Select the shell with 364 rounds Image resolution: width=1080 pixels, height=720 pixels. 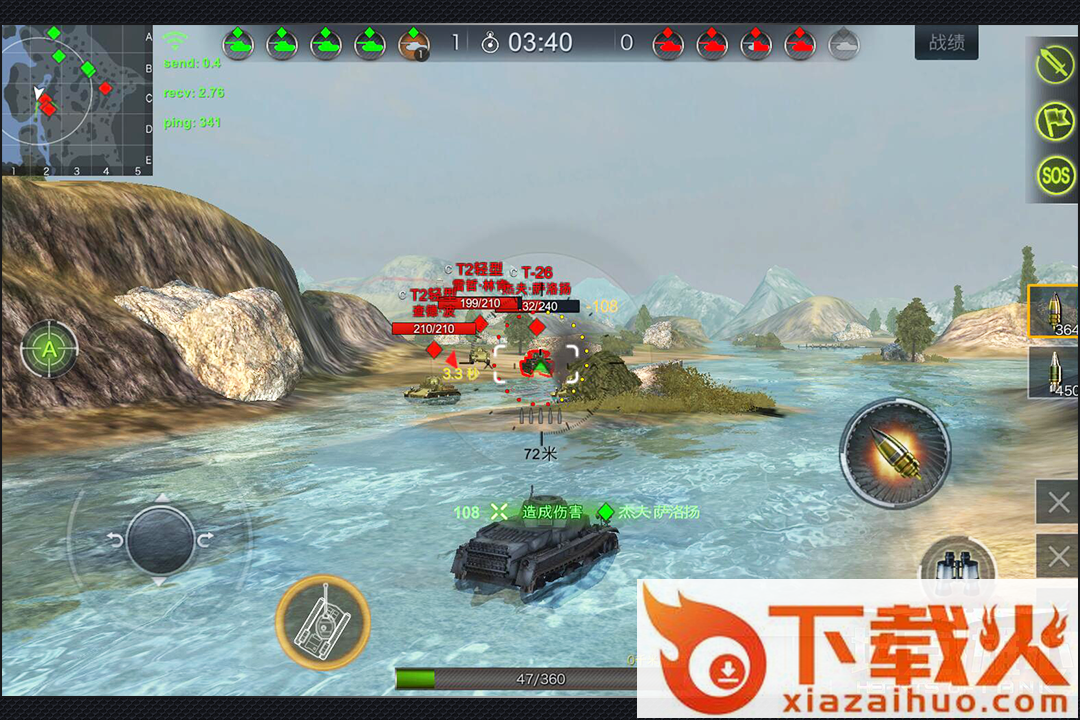pyautogui.click(x=1055, y=311)
